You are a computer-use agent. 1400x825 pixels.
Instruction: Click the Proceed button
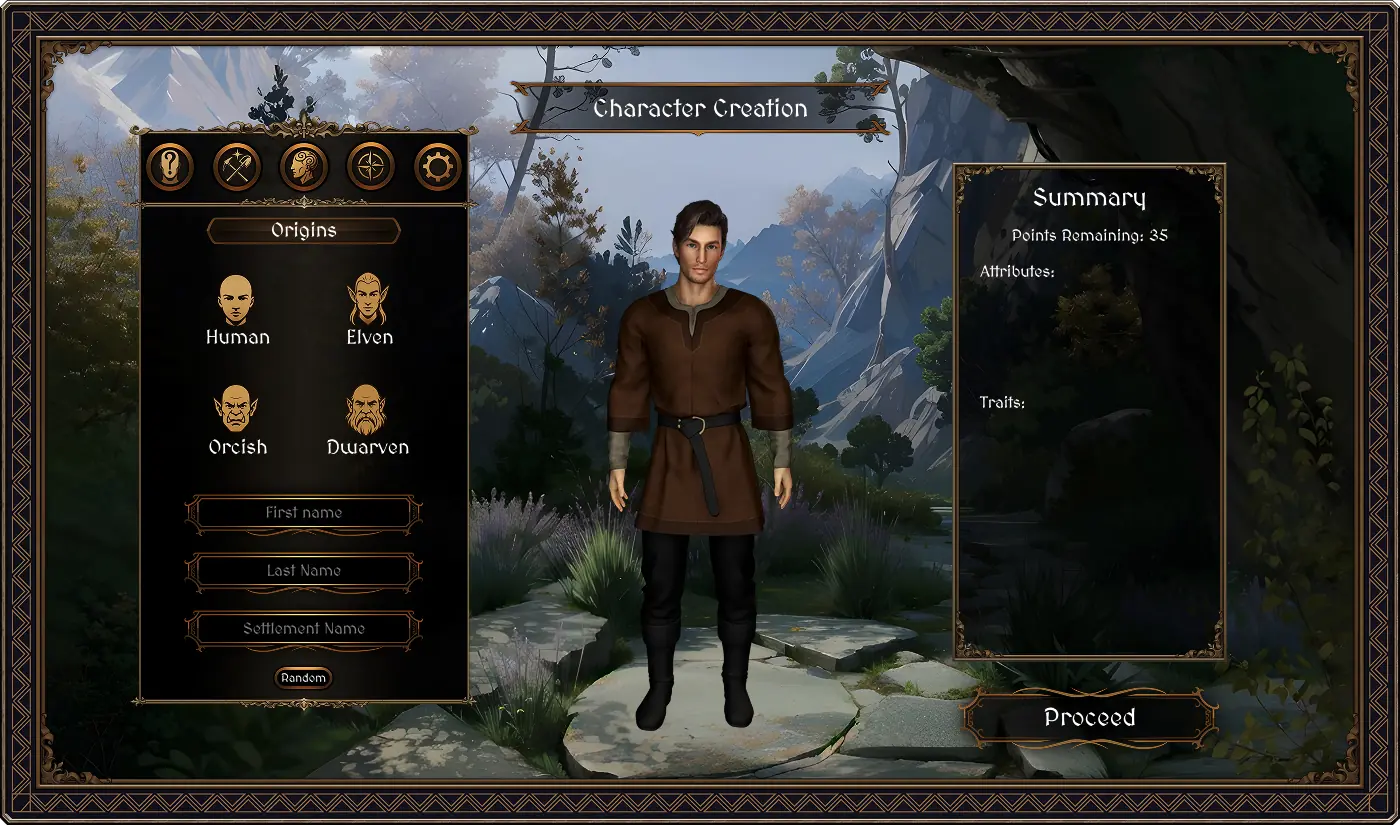point(1089,718)
